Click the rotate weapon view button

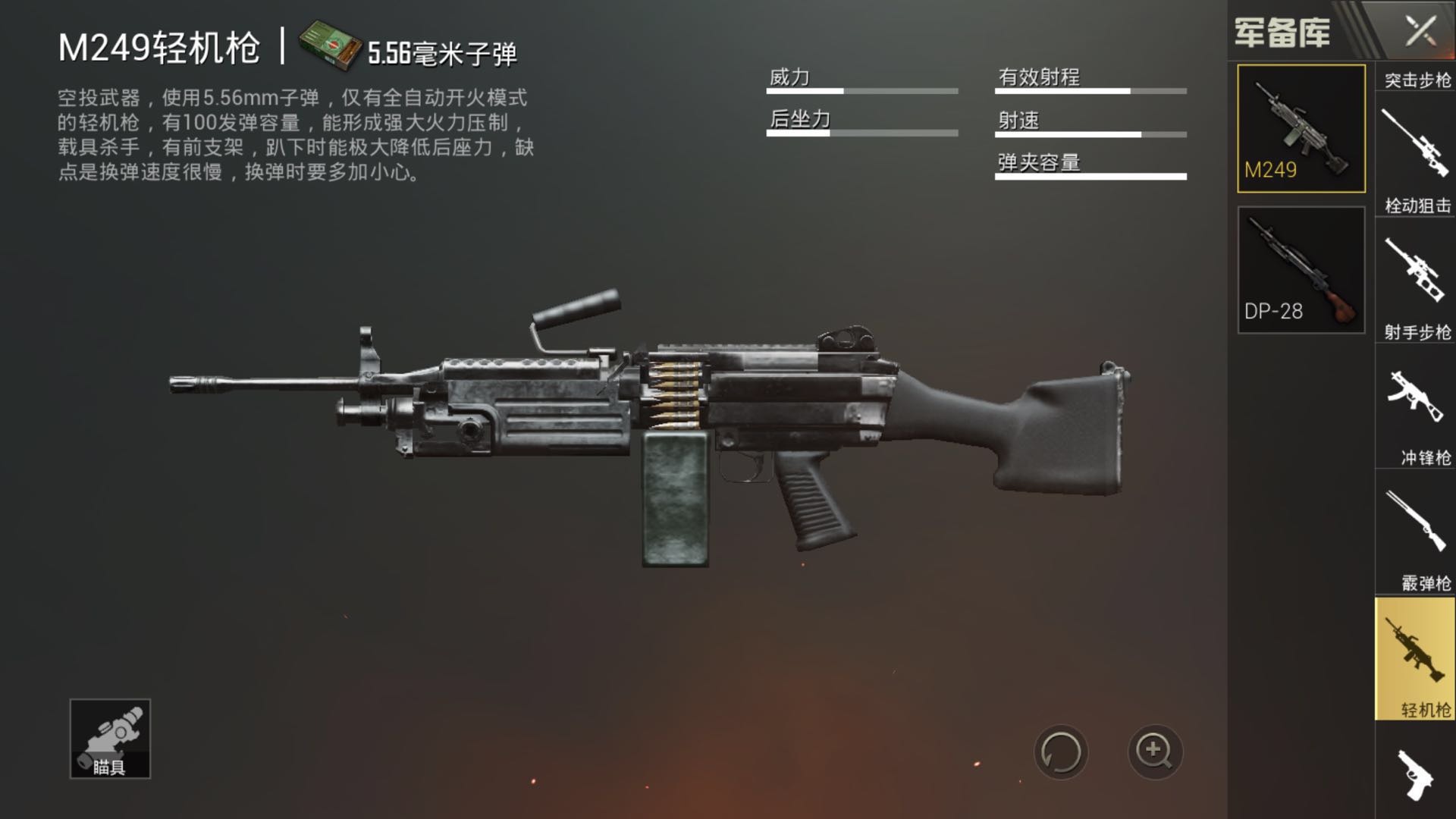[1060, 752]
